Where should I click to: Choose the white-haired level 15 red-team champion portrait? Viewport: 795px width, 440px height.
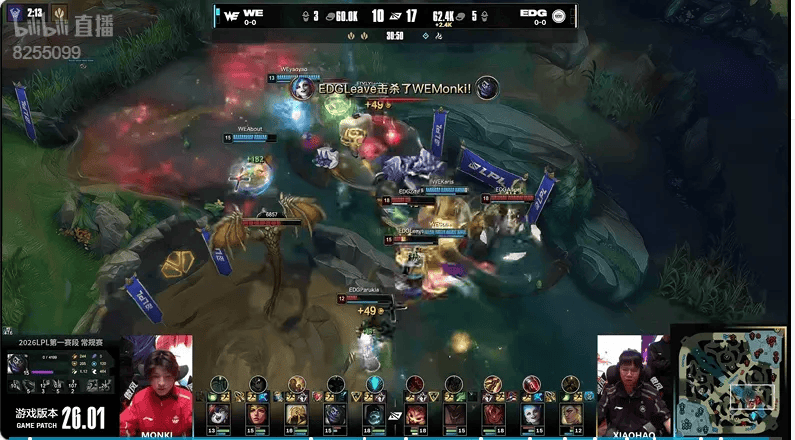tap(531, 414)
